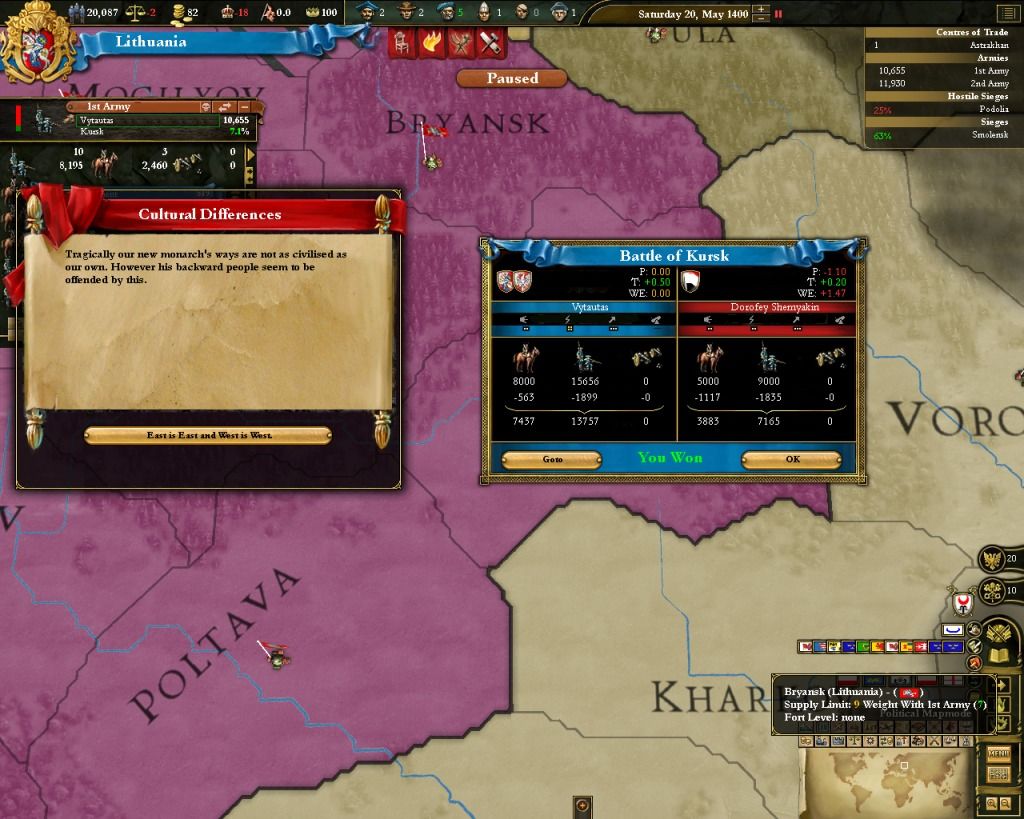
Task: Confirm the Battle of Kursk result with OK
Action: coord(791,460)
